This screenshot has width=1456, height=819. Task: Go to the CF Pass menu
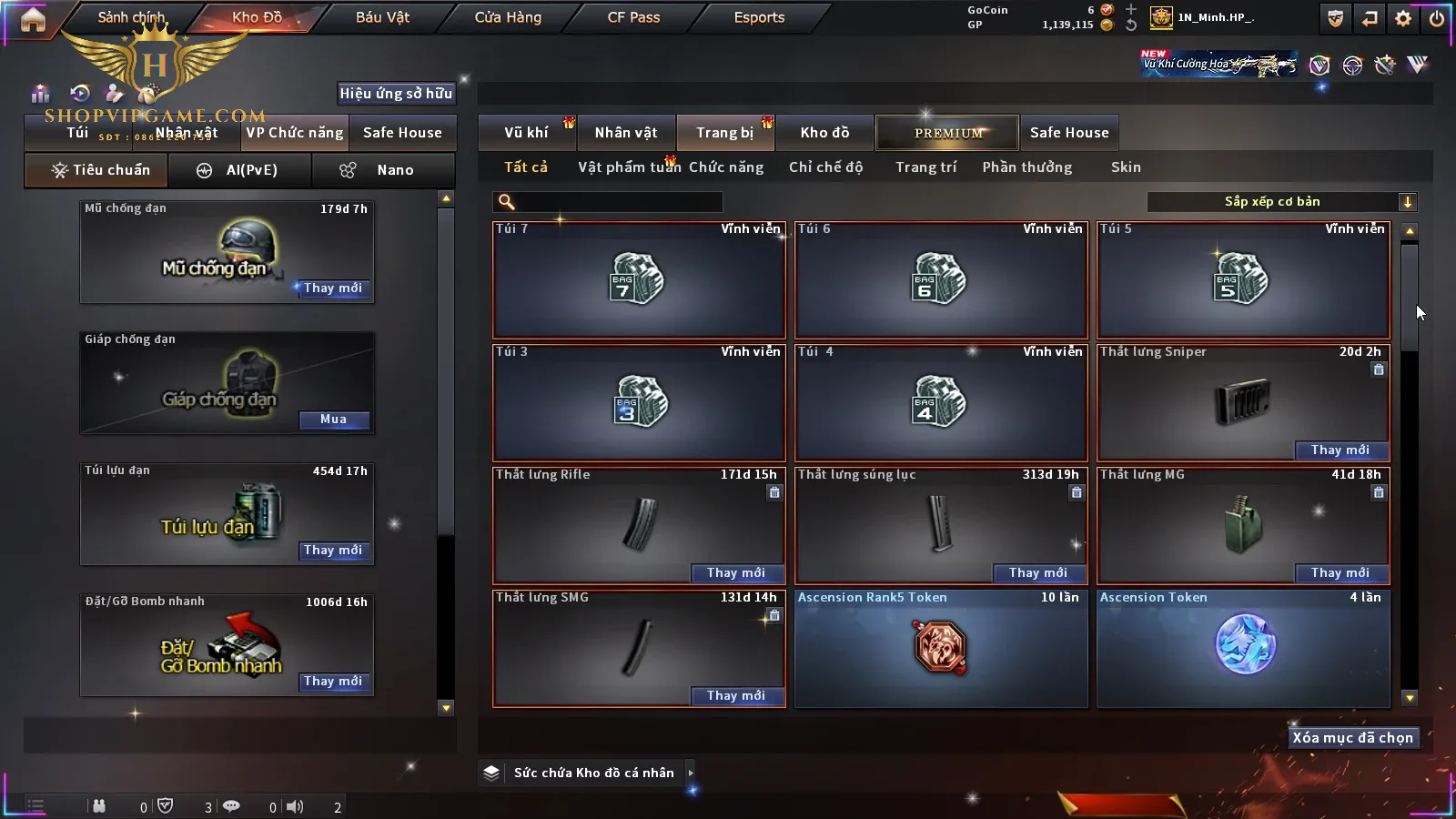(x=633, y=17)
